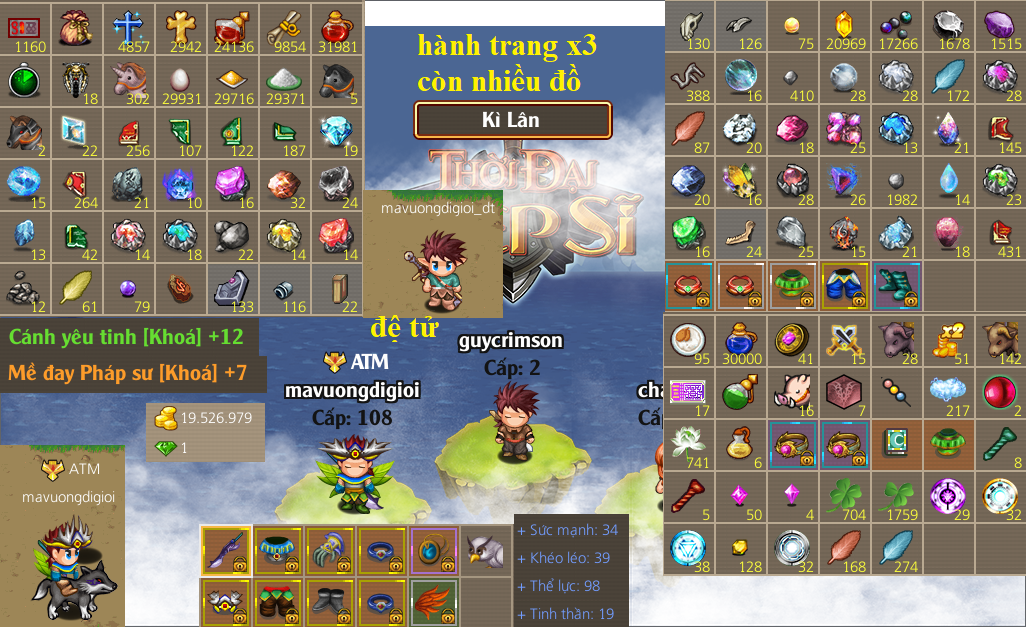Select the four-leaf clover stack of 704
Screen dimensions: 1026x627
click(x=844, y=496)
